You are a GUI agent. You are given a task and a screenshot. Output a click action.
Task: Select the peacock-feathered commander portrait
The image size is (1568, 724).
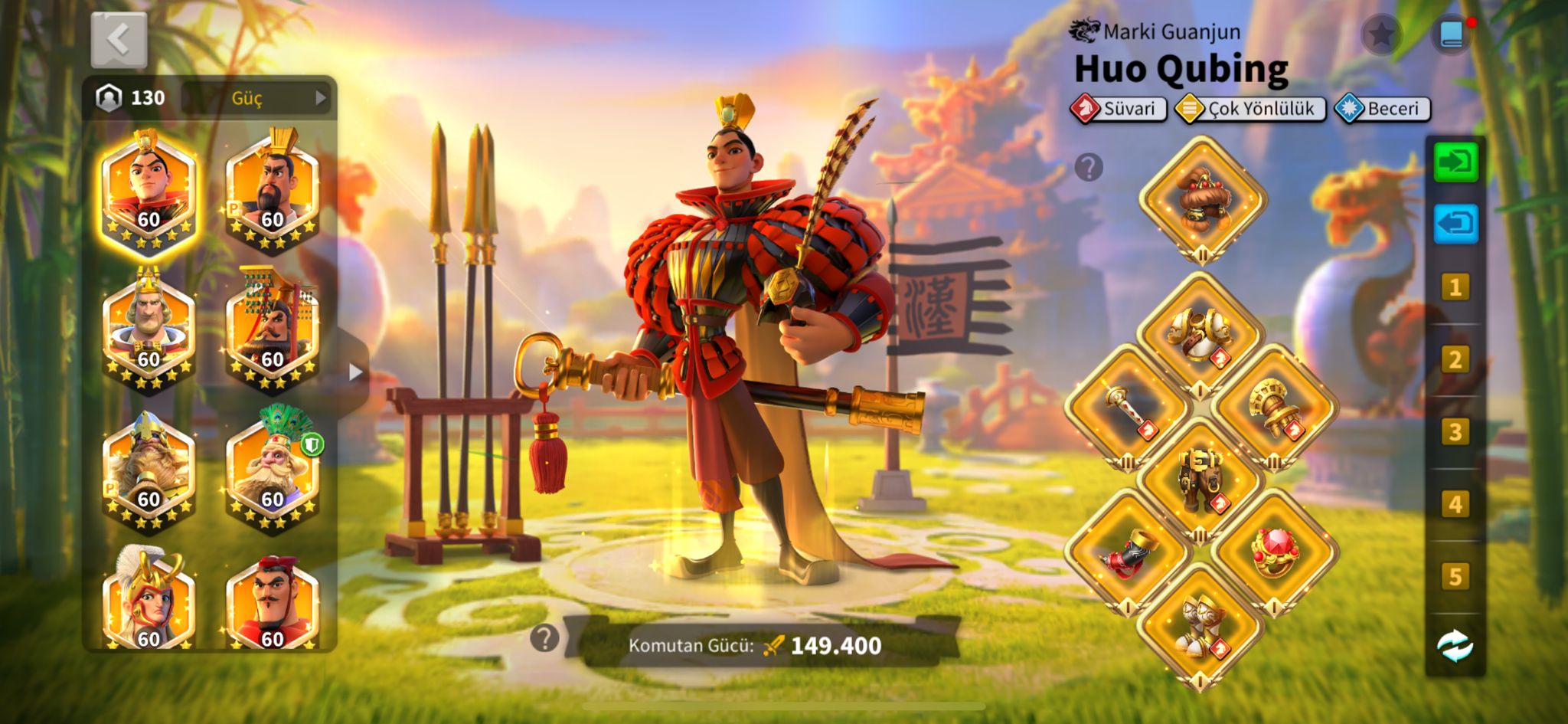pos(273,470)
